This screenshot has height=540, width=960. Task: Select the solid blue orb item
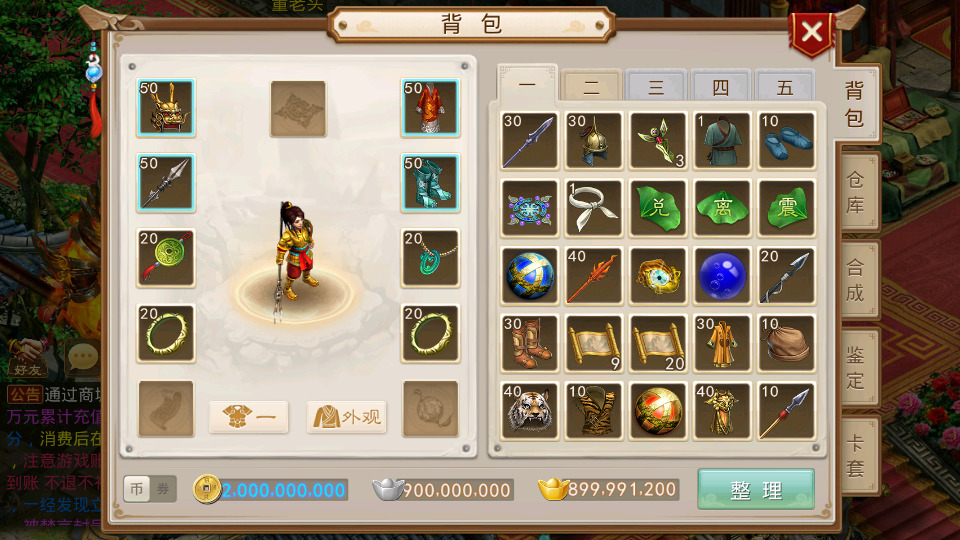(722, 275)
